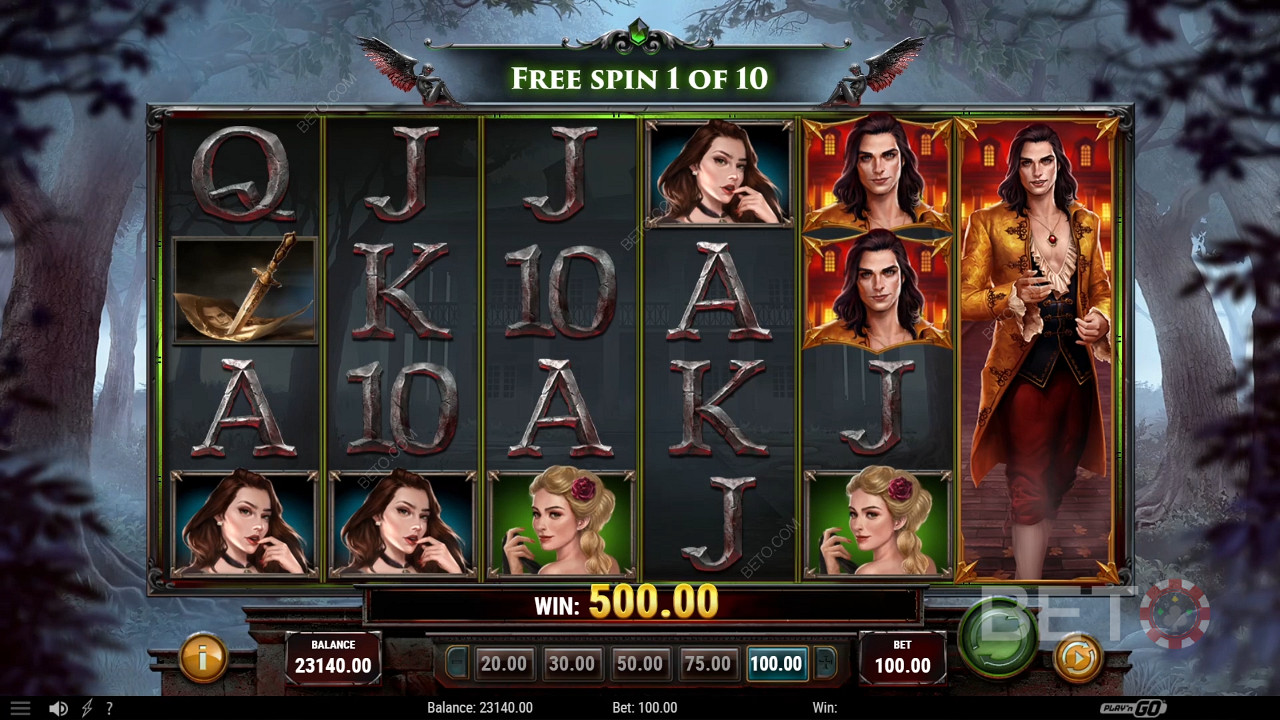This screenshot has width=1280, height=720.
Task: Open the hamburger menu
Action: point(19,708)
